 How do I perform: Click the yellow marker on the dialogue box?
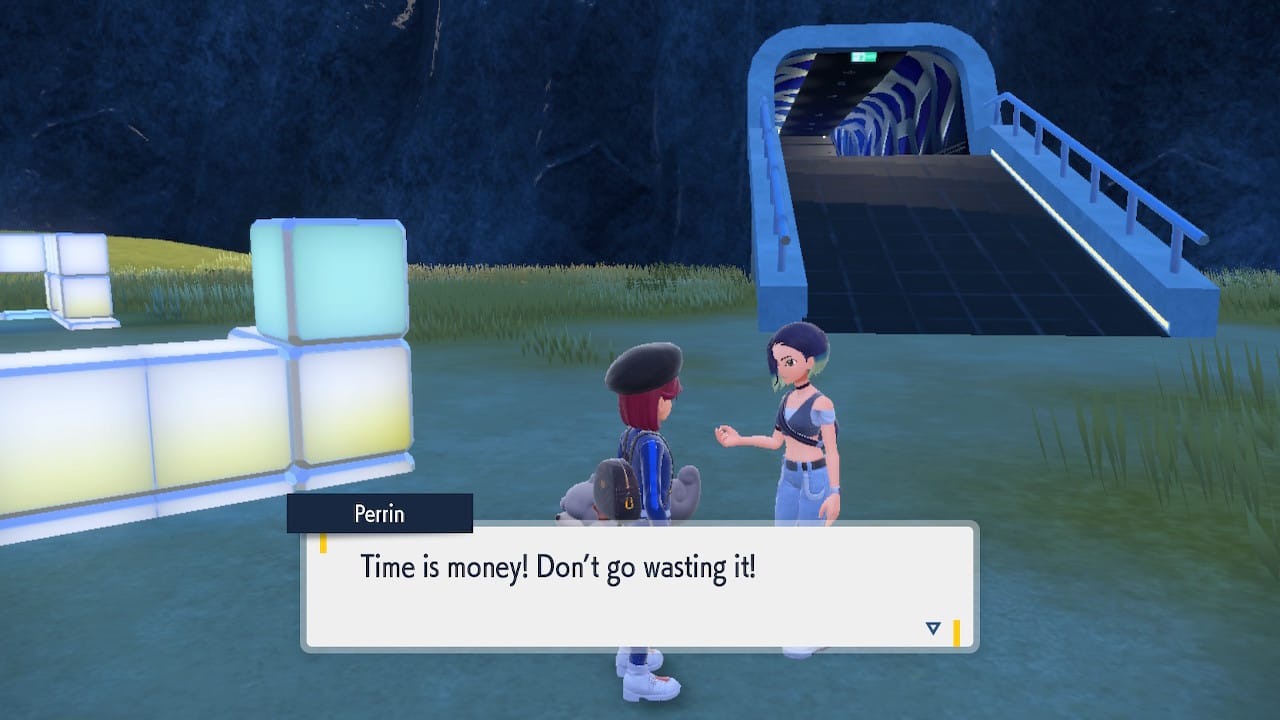pos(325,543)
